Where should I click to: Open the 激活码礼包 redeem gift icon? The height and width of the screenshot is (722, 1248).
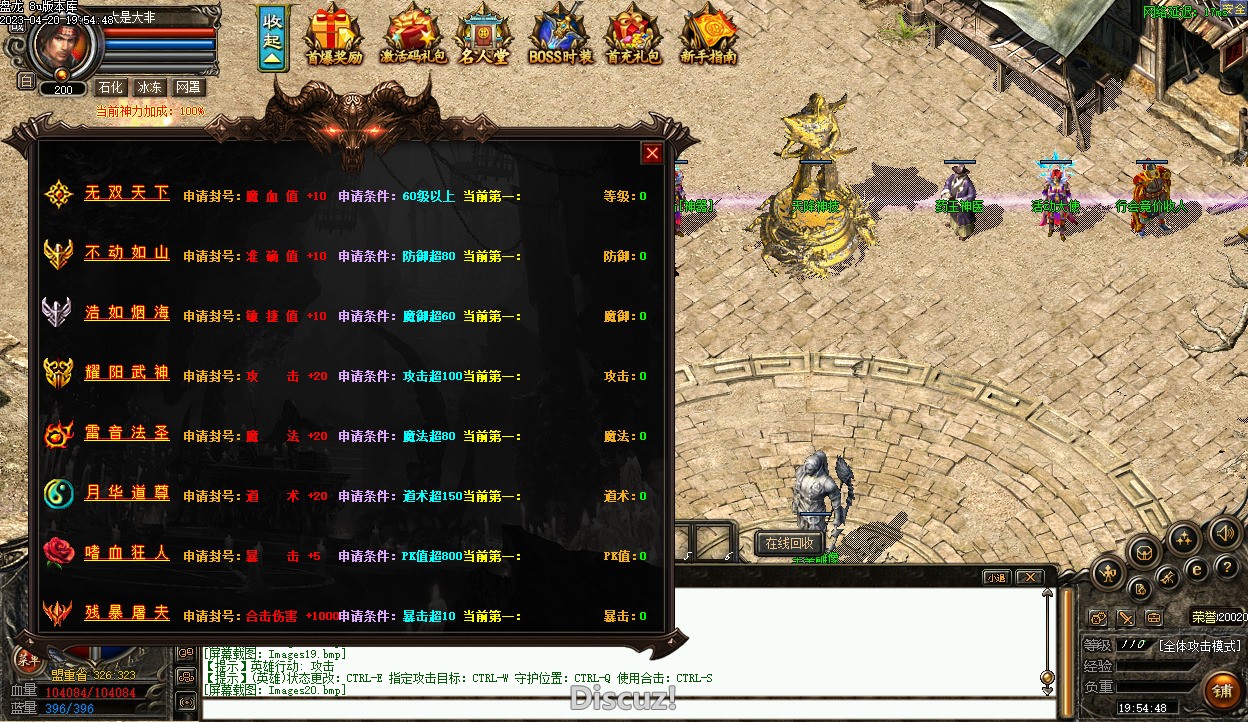point(412,35)
